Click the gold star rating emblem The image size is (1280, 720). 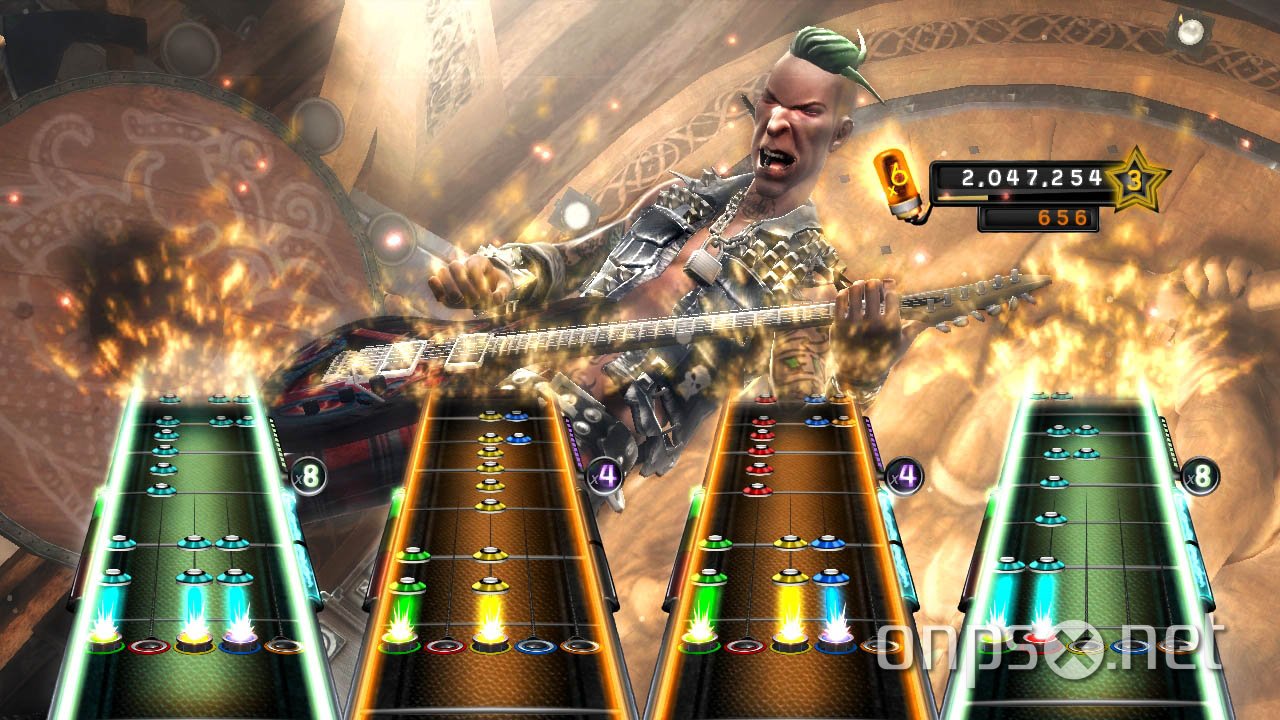pyautogui.click(x=1138, y=180)
